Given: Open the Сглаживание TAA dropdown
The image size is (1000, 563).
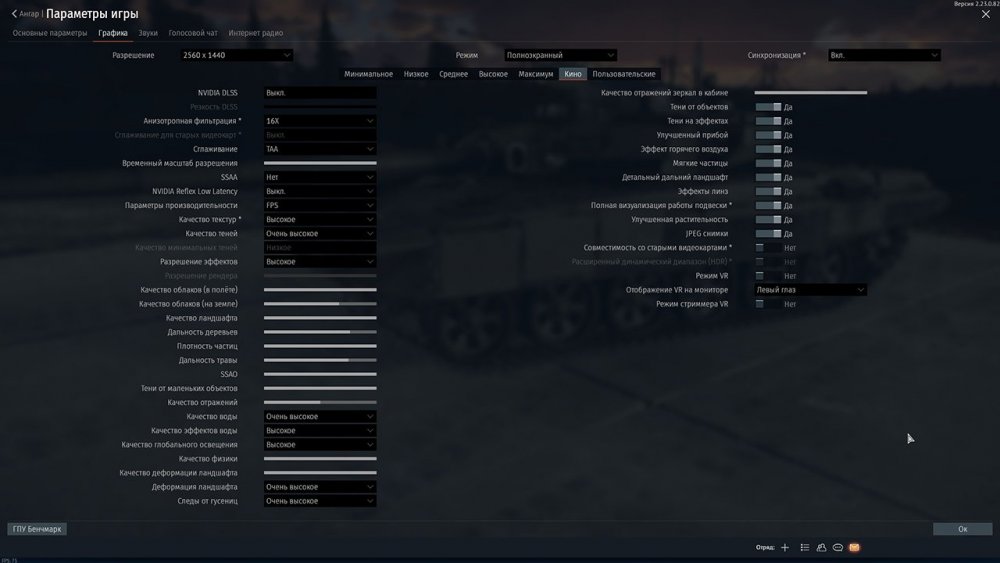Looking at the screenshot, I should 320,149.
